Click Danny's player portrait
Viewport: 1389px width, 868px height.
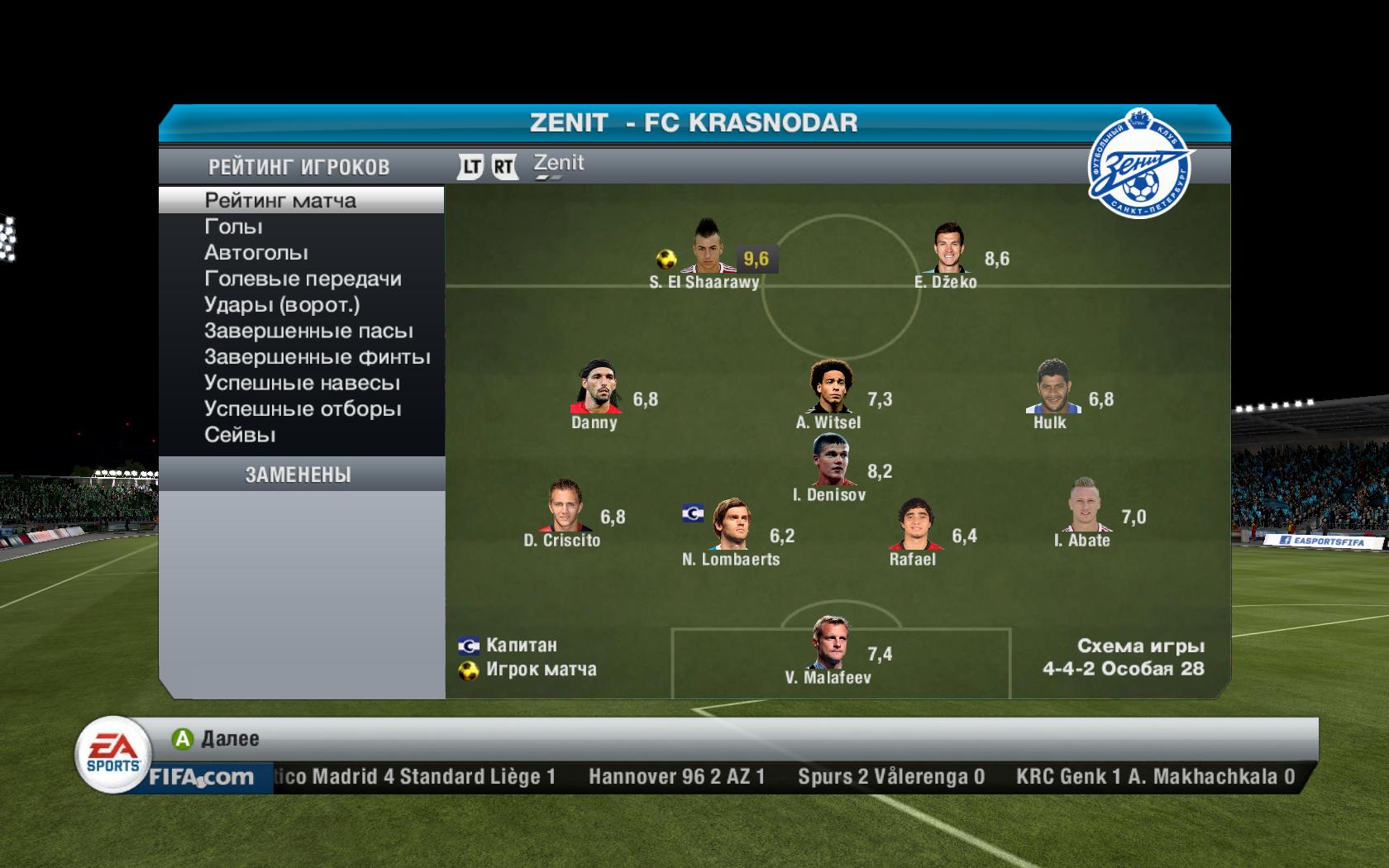point(596,387)
